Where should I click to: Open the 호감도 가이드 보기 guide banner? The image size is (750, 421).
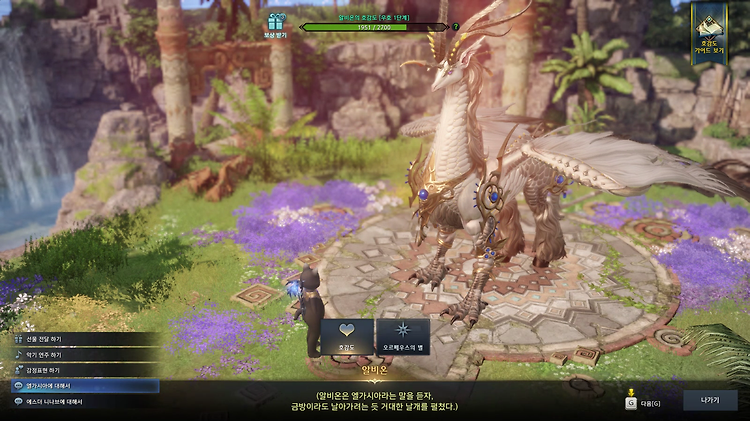coord(709,34)
